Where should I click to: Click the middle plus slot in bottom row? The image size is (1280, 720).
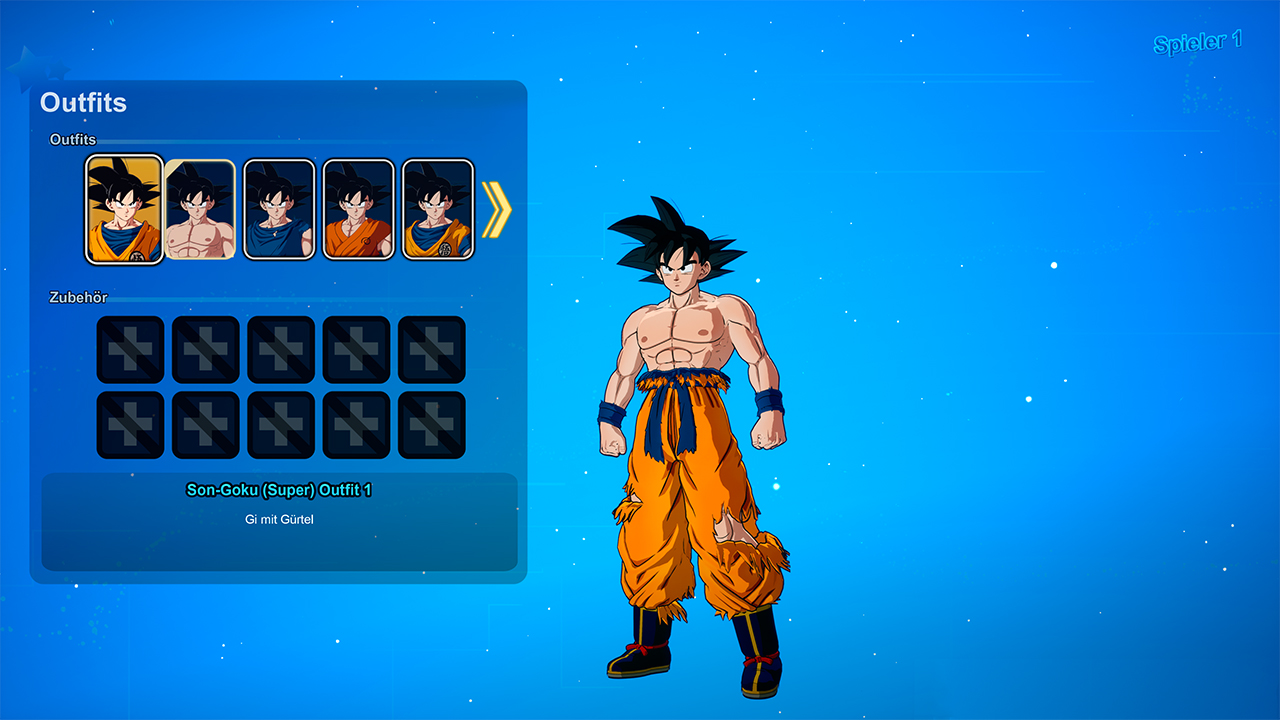pyautogui.click(x=280, y=423)
